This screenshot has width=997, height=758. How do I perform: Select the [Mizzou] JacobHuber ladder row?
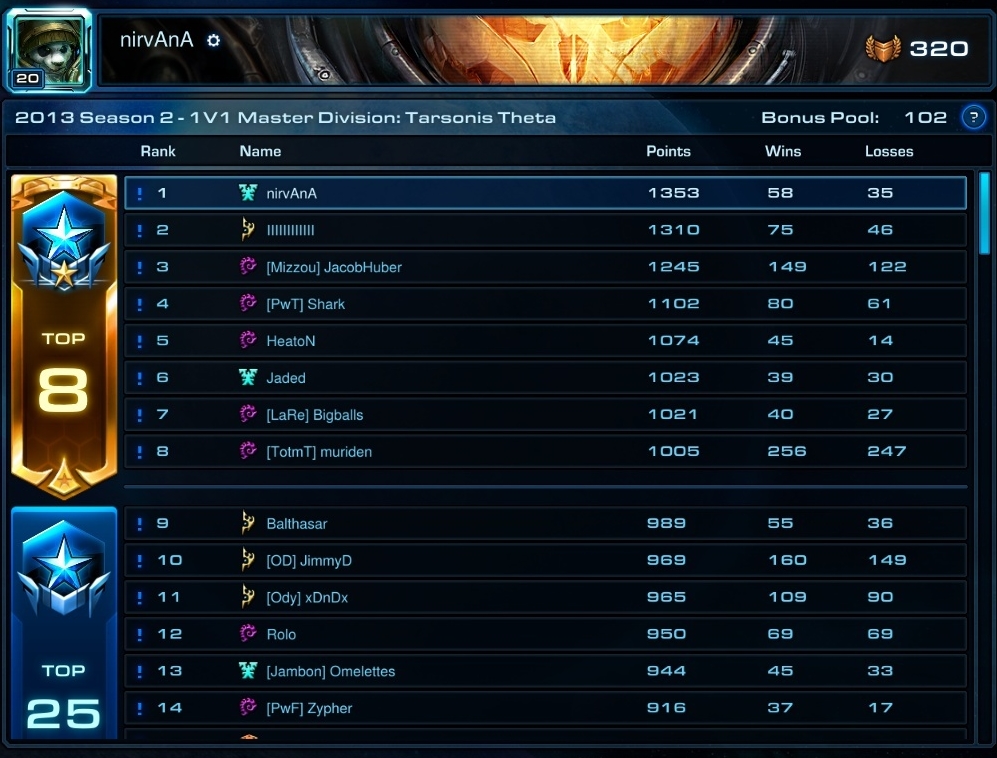coord(545,267)
